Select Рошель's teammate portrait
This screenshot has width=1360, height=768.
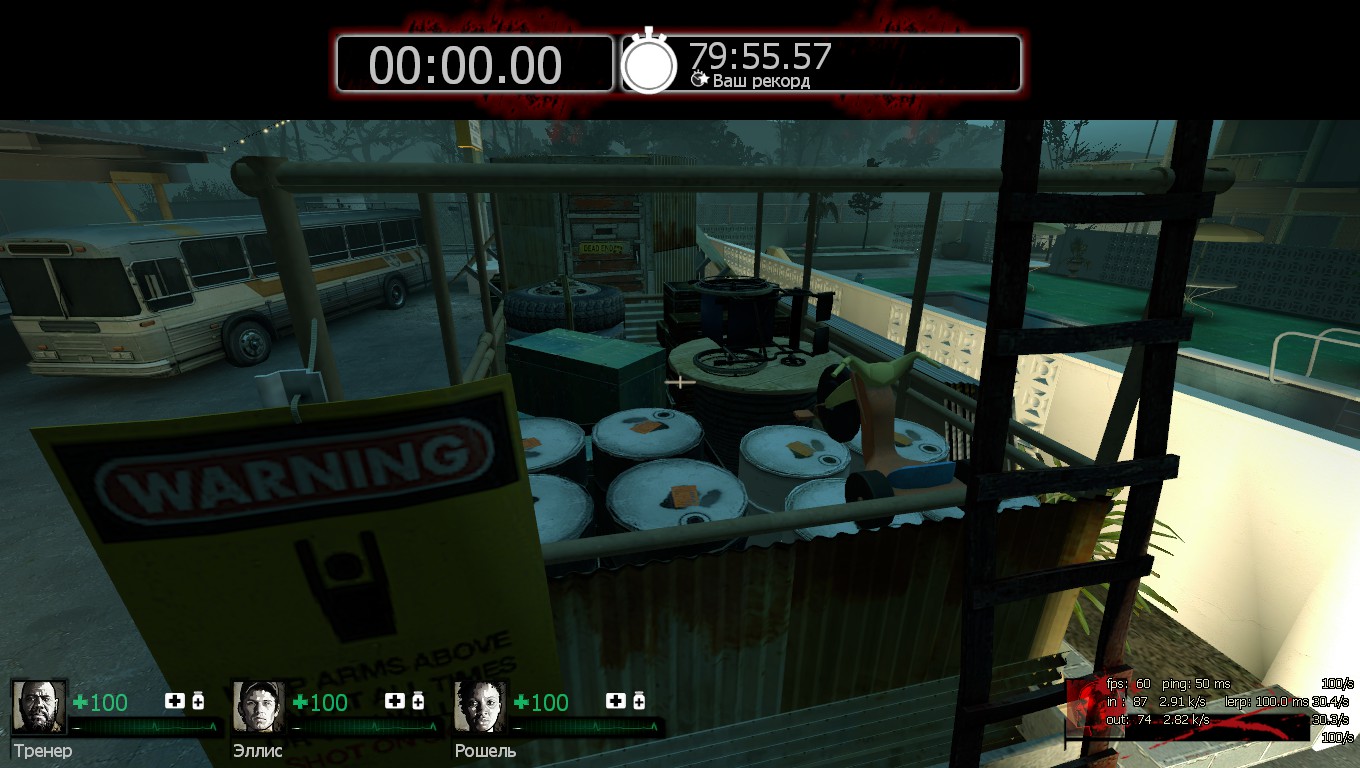(x=481, y=707)
